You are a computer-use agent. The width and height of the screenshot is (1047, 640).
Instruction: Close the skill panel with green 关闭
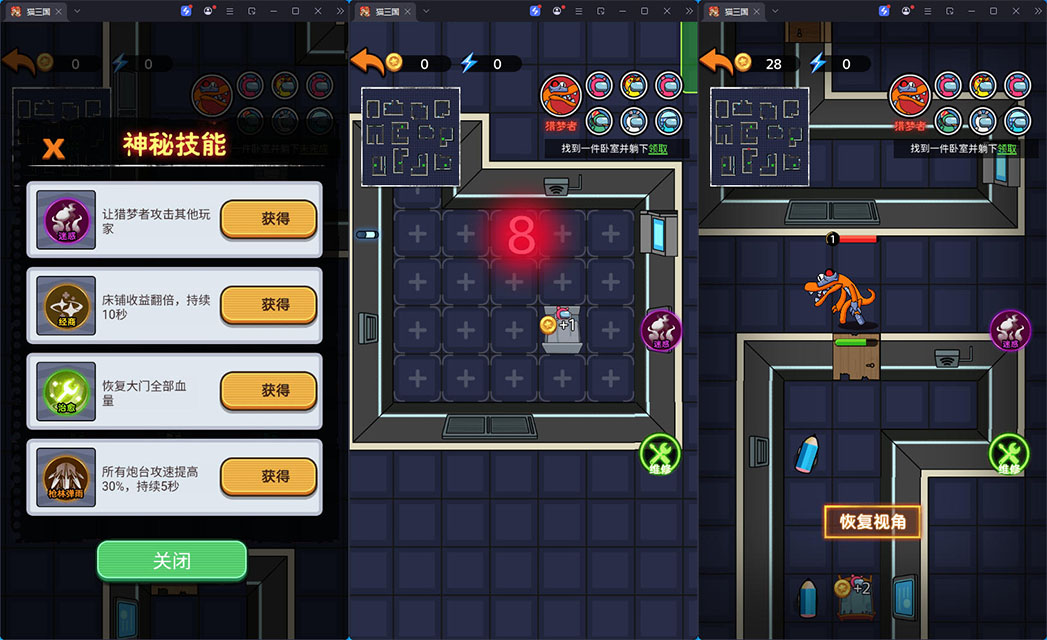pos(171,561)
